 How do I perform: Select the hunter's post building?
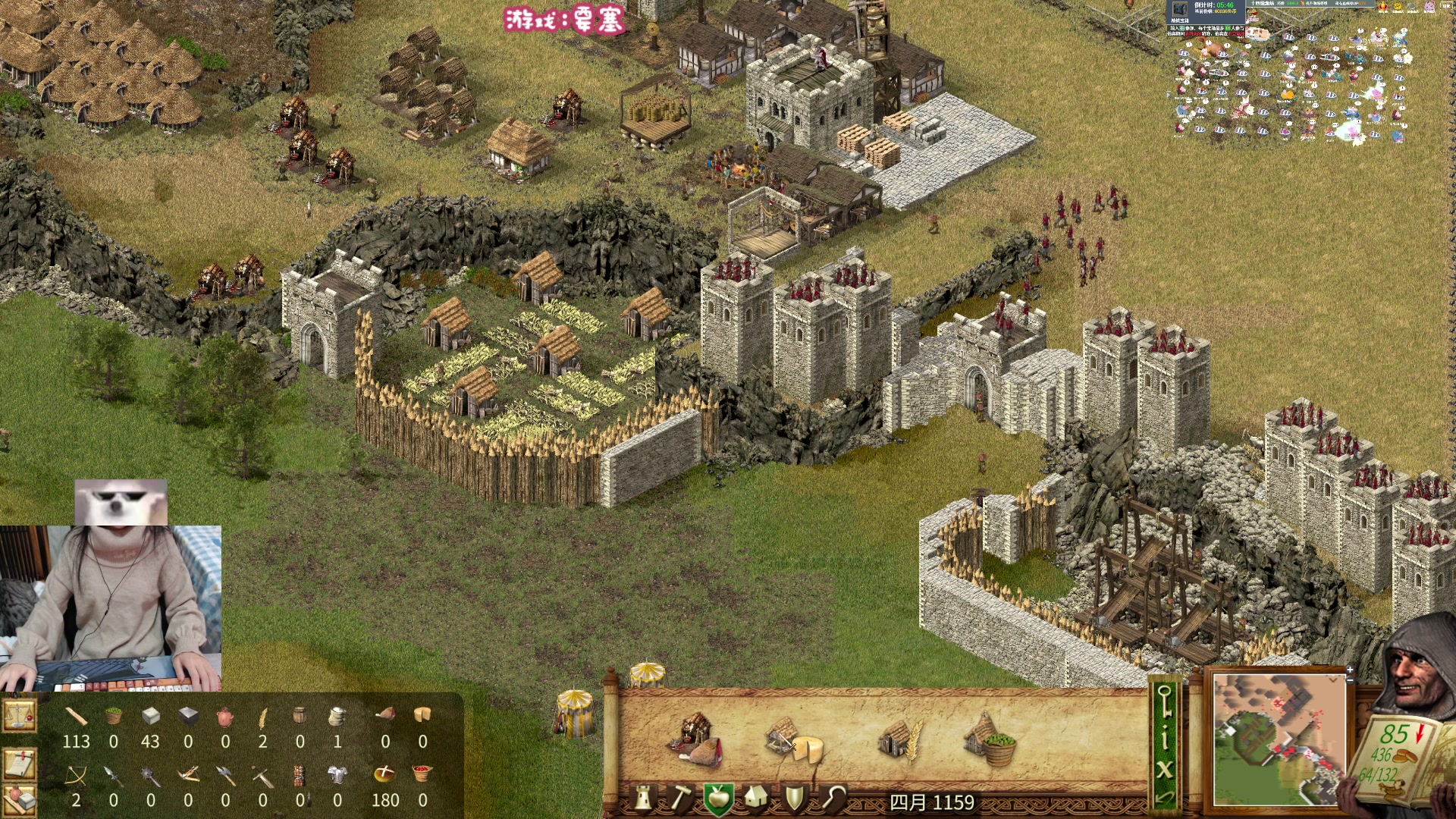696,738
